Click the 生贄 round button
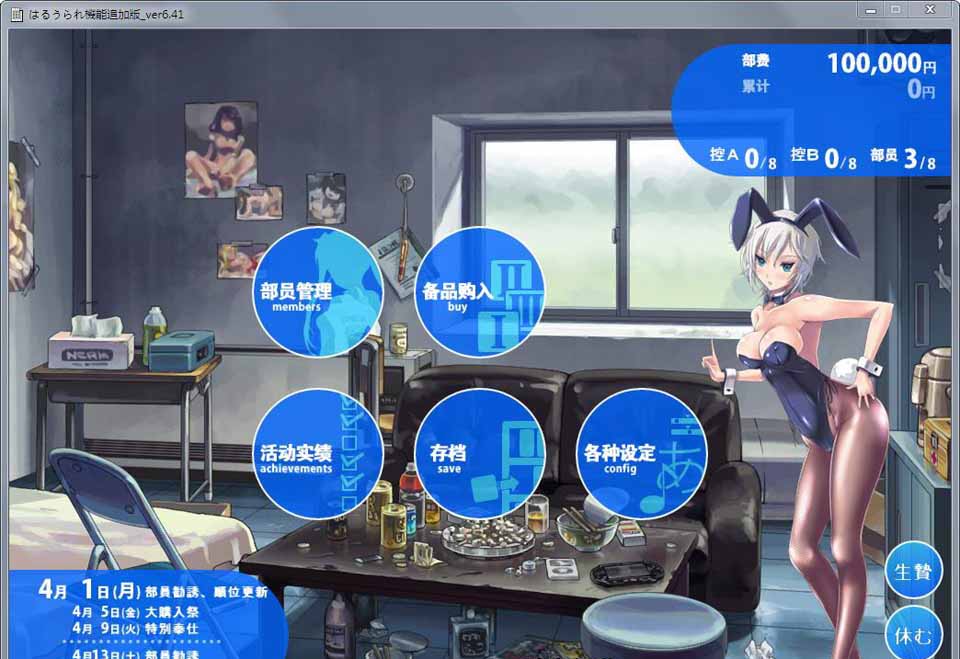The width and height of the screenshot is (960, 659). click(x=913, y=570)
